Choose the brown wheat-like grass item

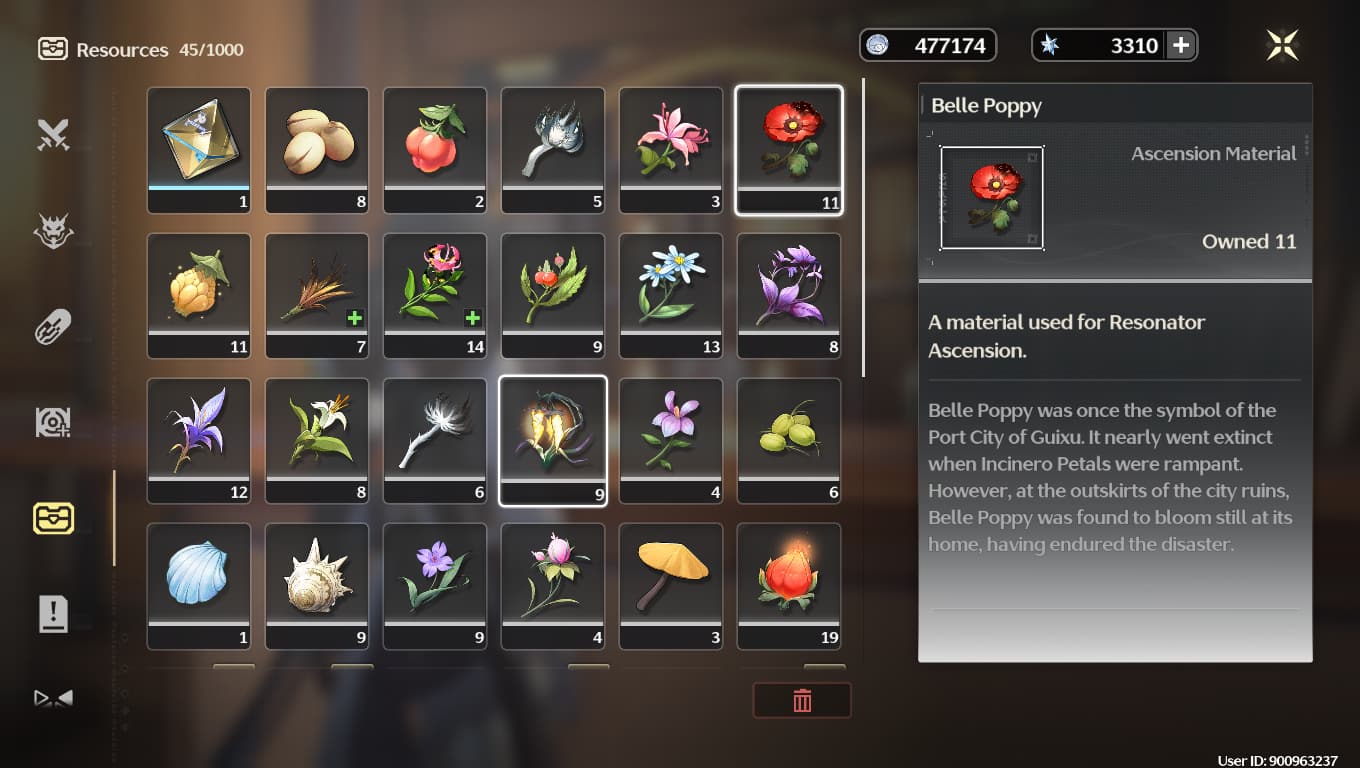[317, 296]
